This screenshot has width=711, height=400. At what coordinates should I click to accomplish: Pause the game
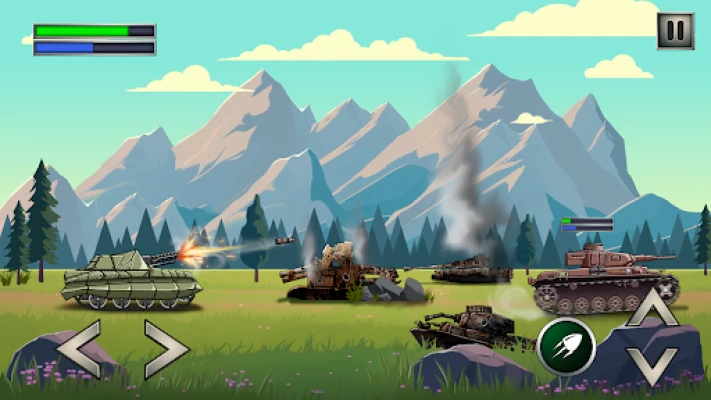[675, 31]
